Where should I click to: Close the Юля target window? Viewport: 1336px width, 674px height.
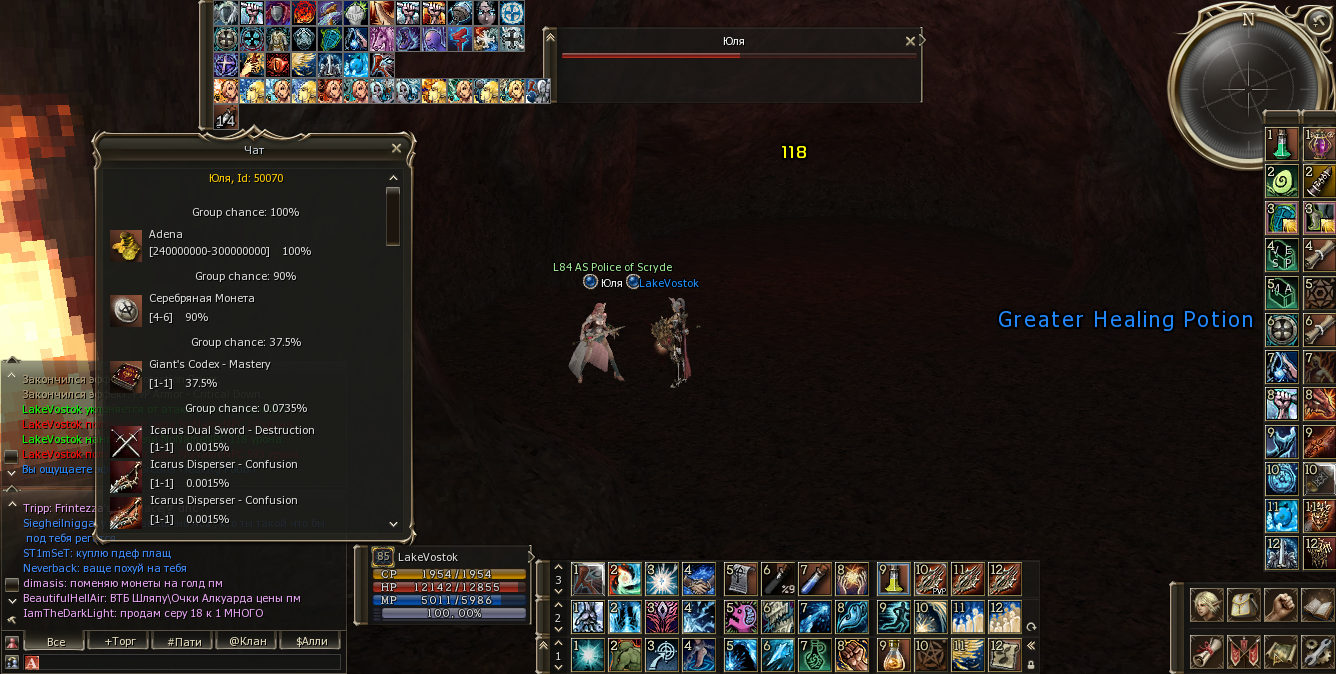pos(909,41)
